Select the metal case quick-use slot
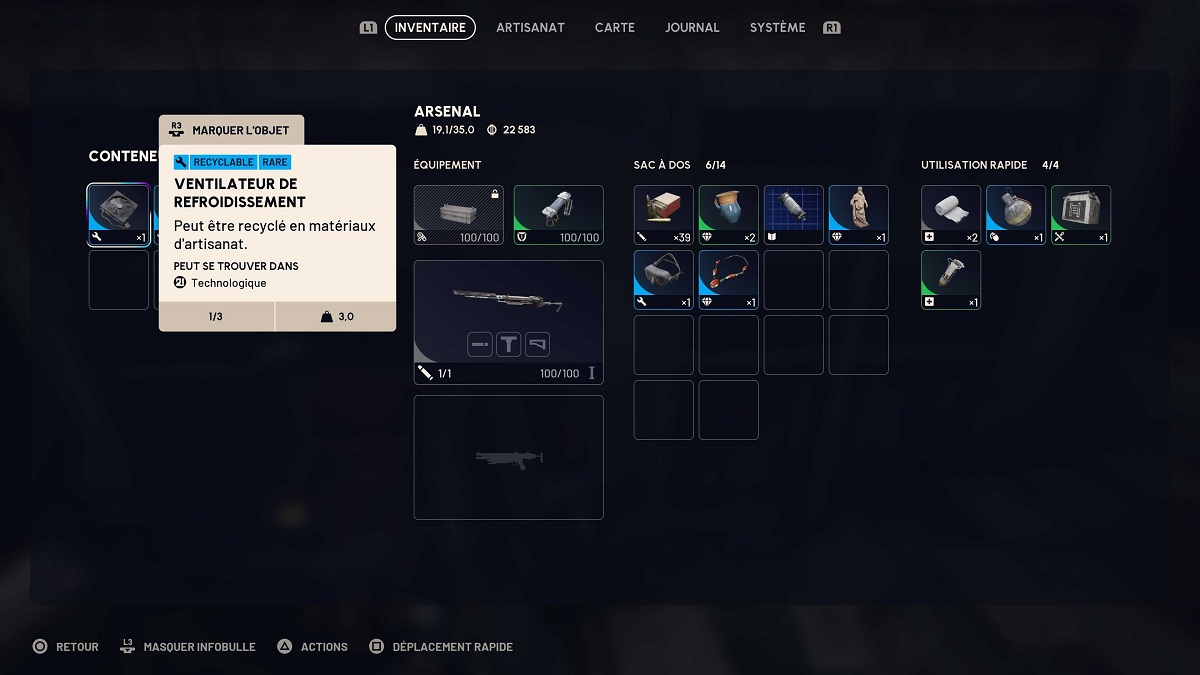Viewport: 1200px width, 675px height. 1081,215
